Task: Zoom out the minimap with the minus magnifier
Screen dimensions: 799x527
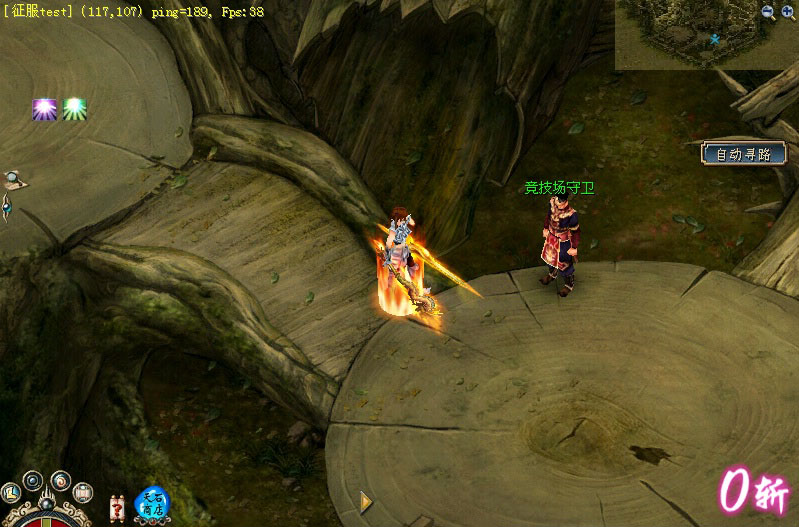Action: click(768, 12)
